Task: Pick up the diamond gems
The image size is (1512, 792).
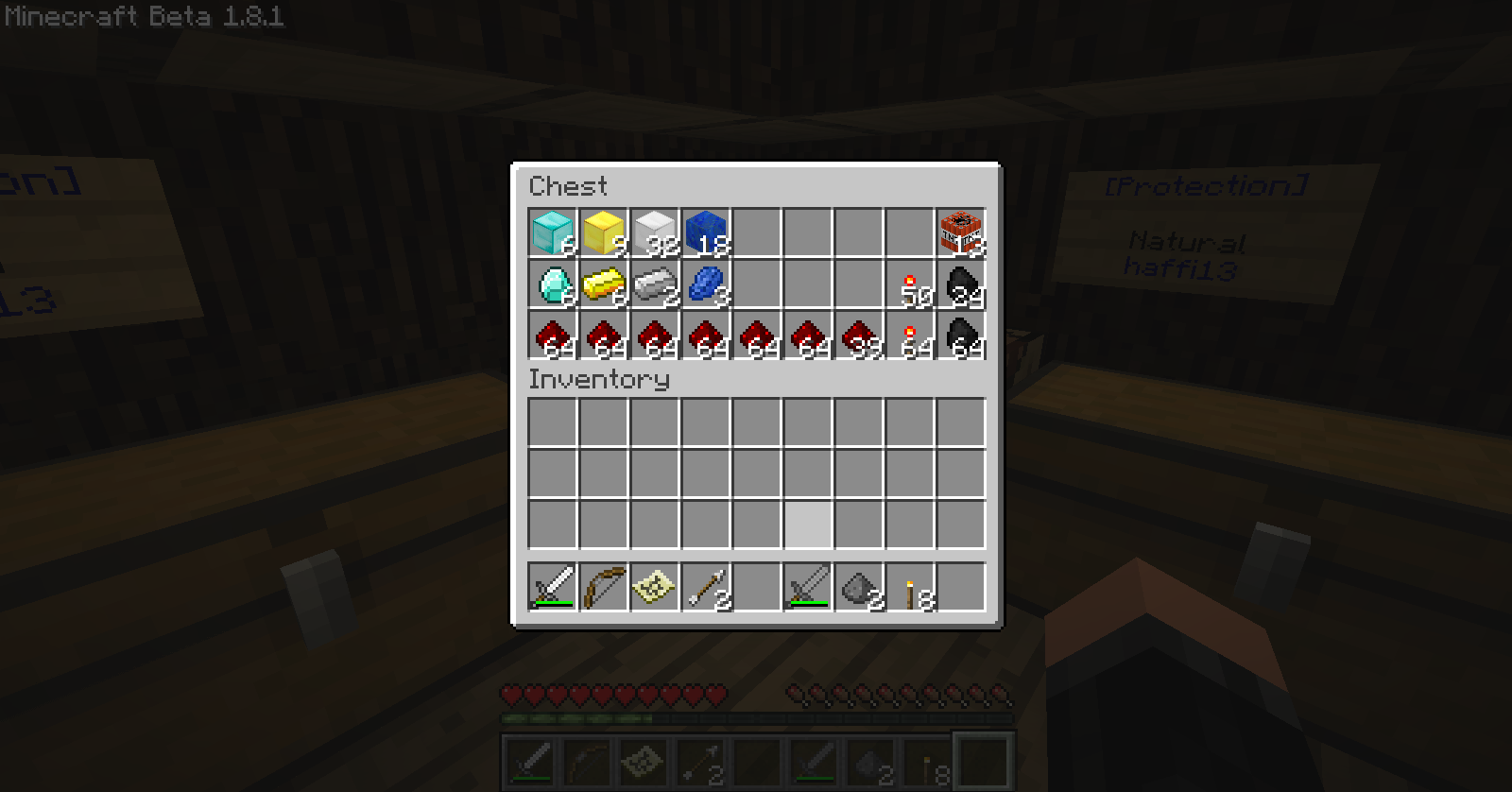Action: (x=553, y=284)
